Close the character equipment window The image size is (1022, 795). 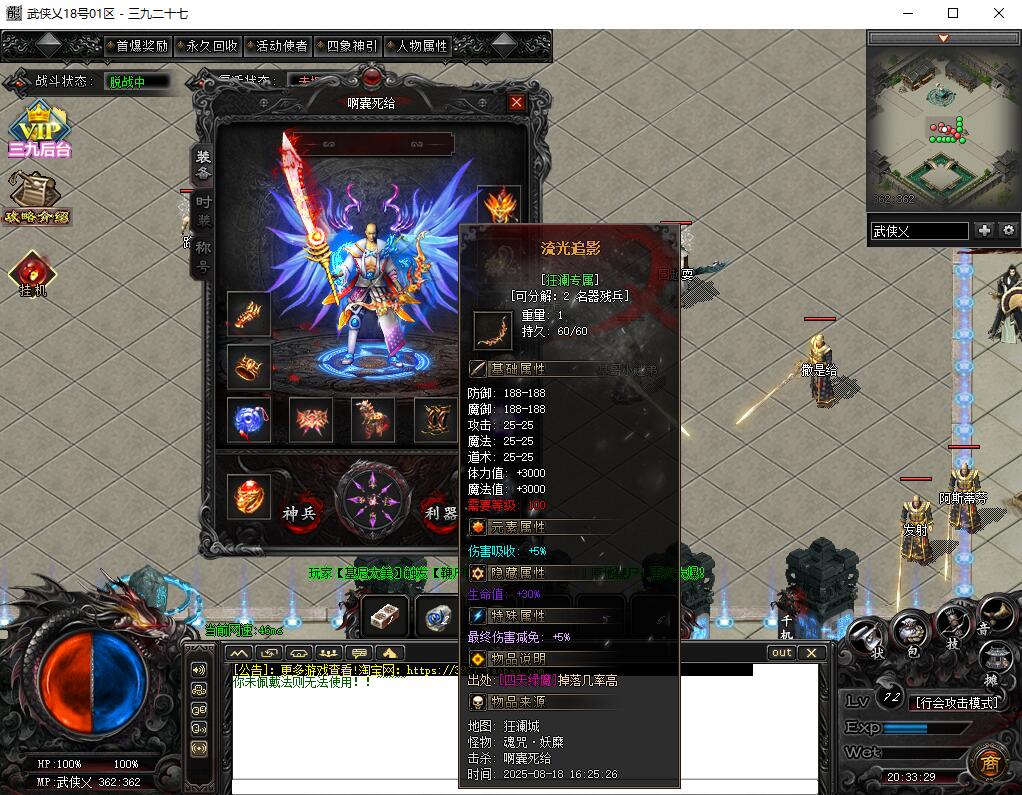point(516,102)
